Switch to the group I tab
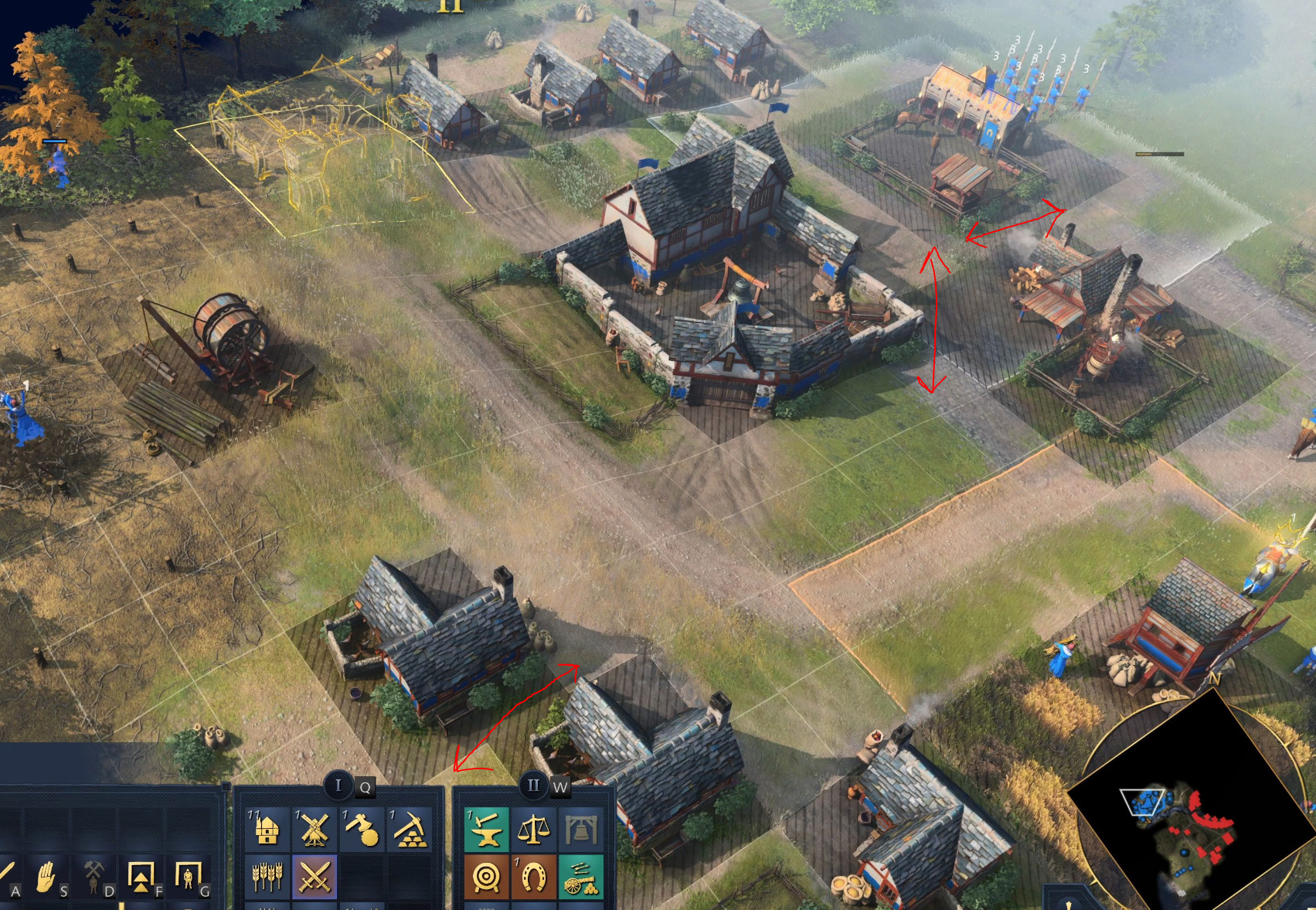 [x=339, y=786]
